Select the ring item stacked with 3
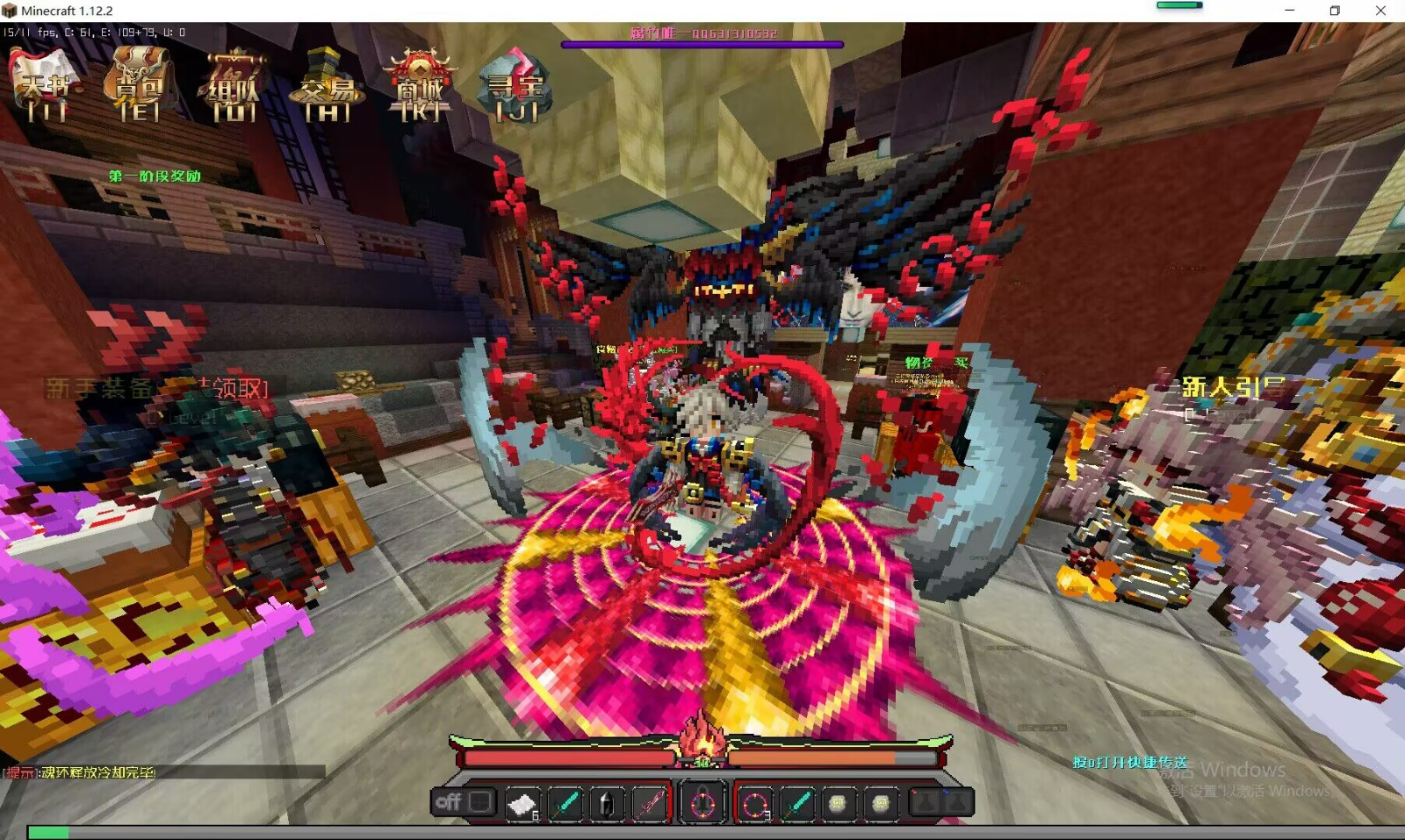The height and width of the screenshot is (840, 1405). coord(755,803)
